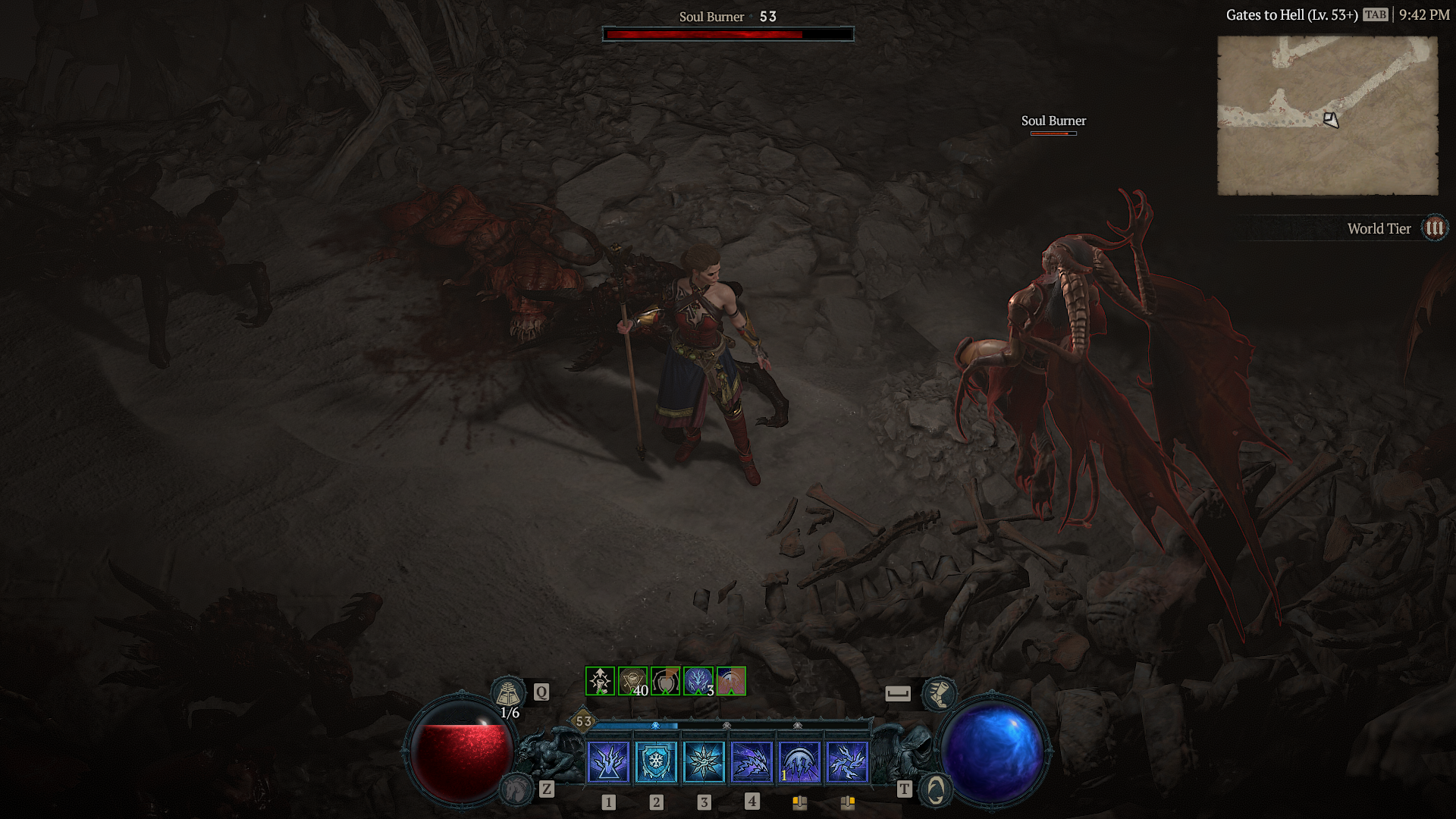
Task: Use the healing potion icon
Action: 508,692
